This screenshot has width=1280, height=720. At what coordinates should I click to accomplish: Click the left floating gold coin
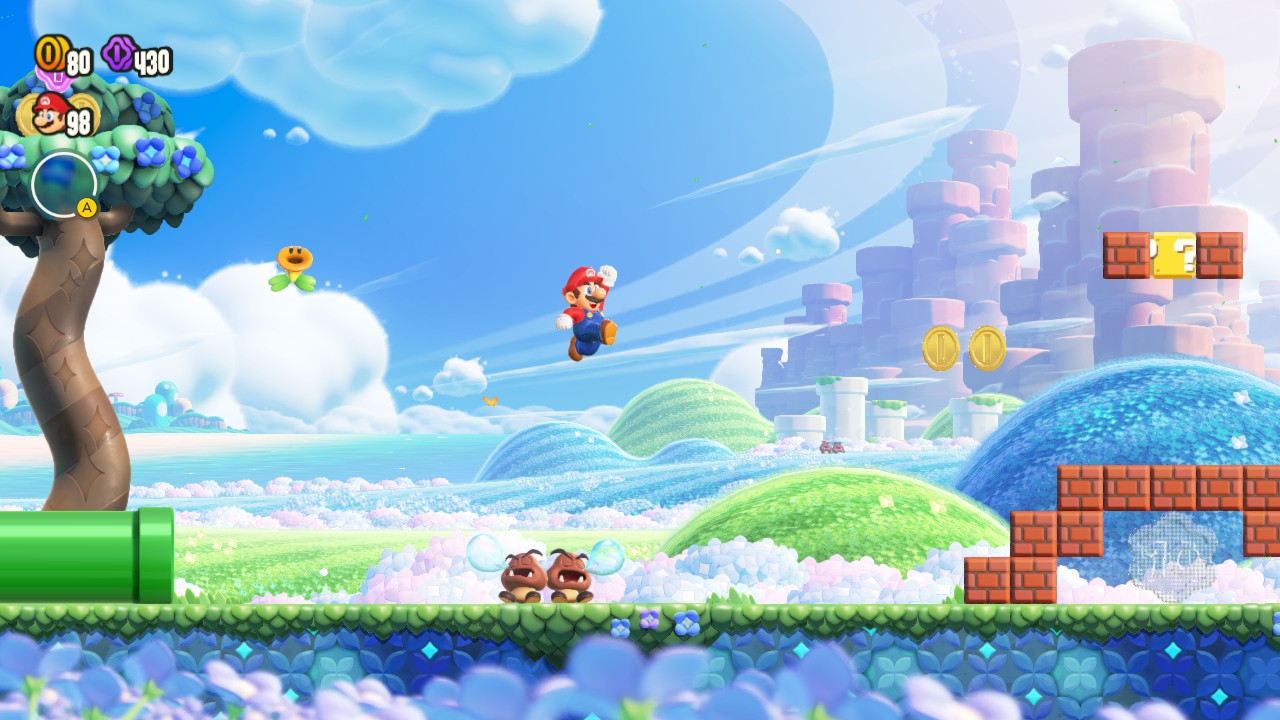coord(941,349)
